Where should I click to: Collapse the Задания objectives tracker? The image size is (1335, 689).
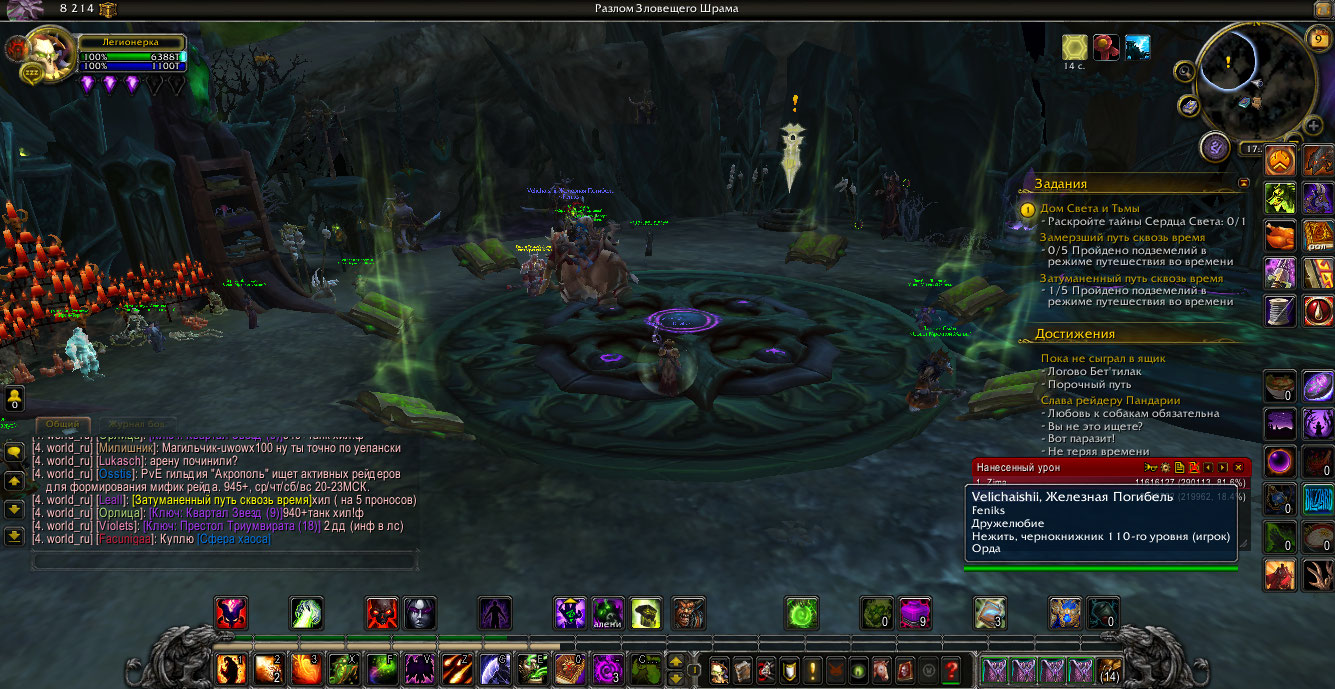point(1243,184)
